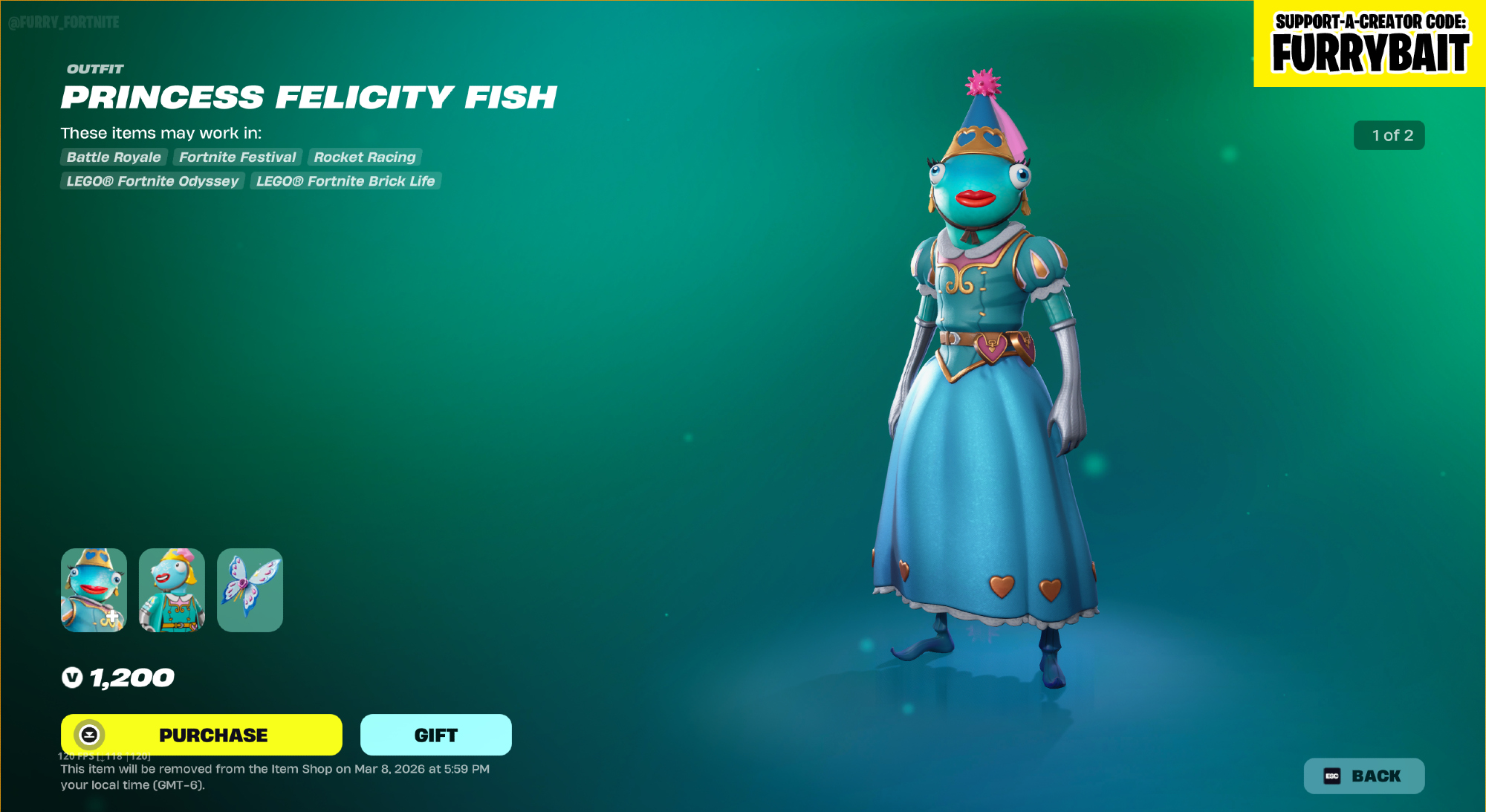Open the LEGO Fortnite Odyssey tag
Viewport: 1486px width, 812px height.
(x=152, y=181)
